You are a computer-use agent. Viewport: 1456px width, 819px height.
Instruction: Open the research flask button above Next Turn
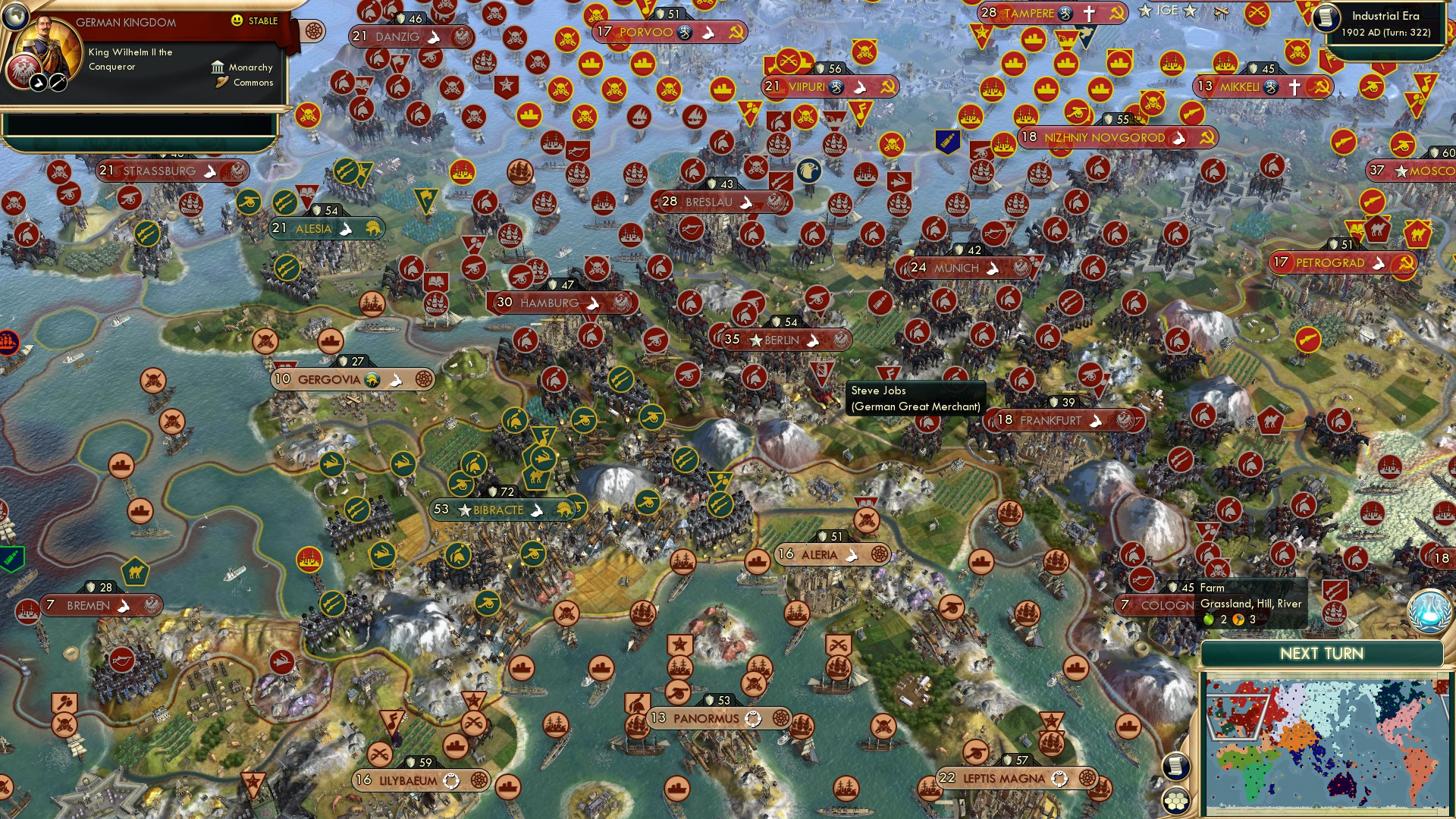1429,611
